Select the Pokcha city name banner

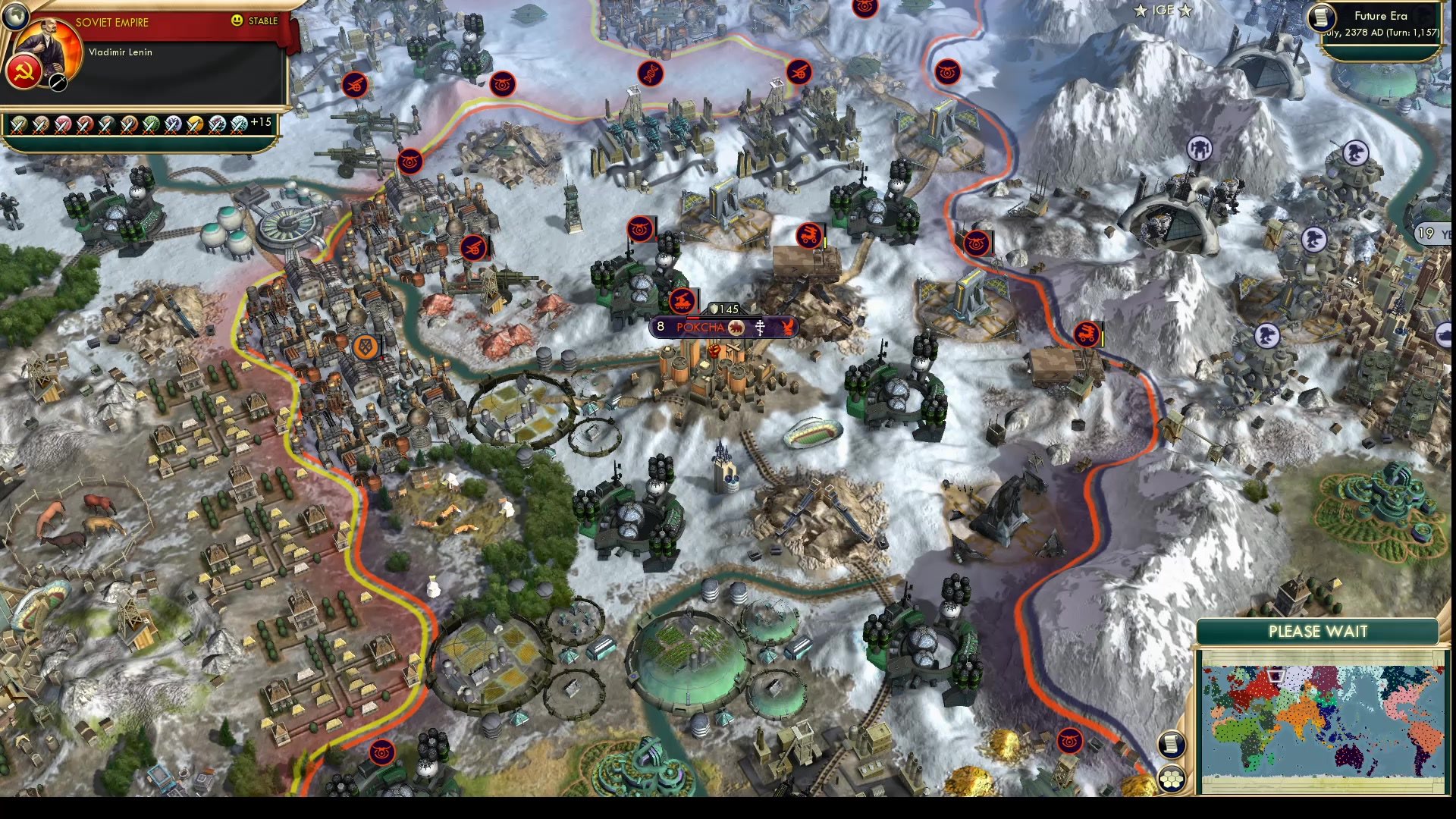click(700, 327)
